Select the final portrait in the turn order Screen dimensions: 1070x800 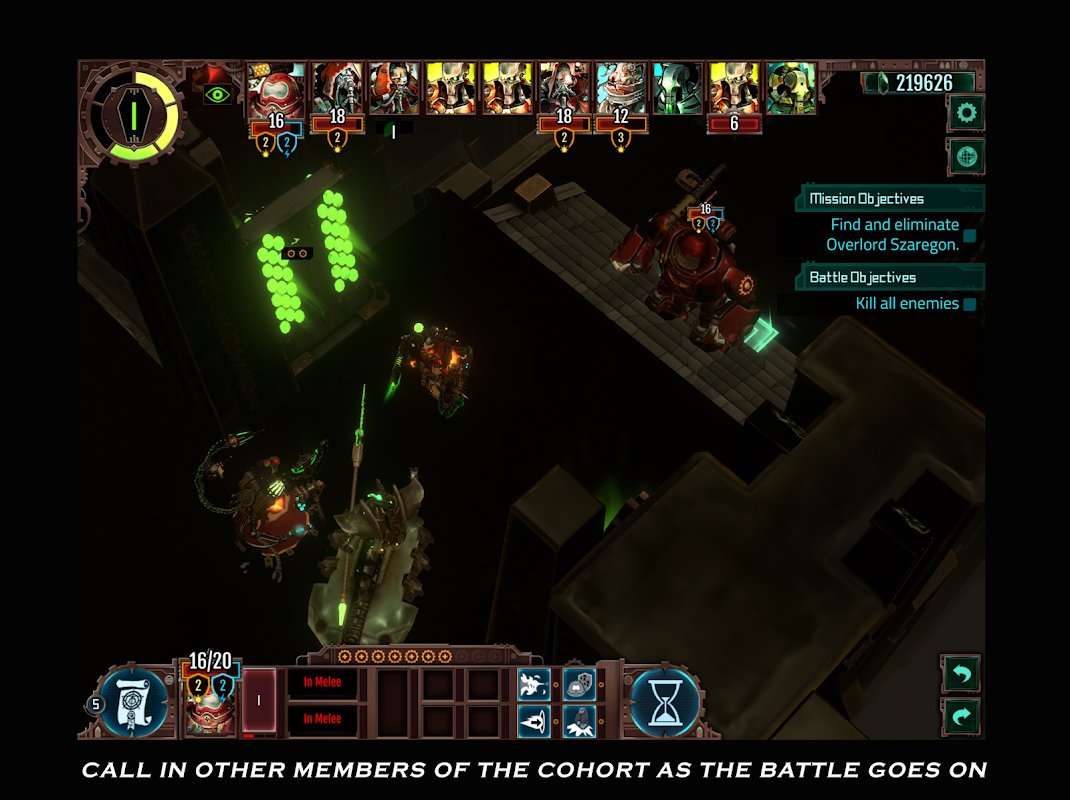pyautogui.click(x=791, y=89)
